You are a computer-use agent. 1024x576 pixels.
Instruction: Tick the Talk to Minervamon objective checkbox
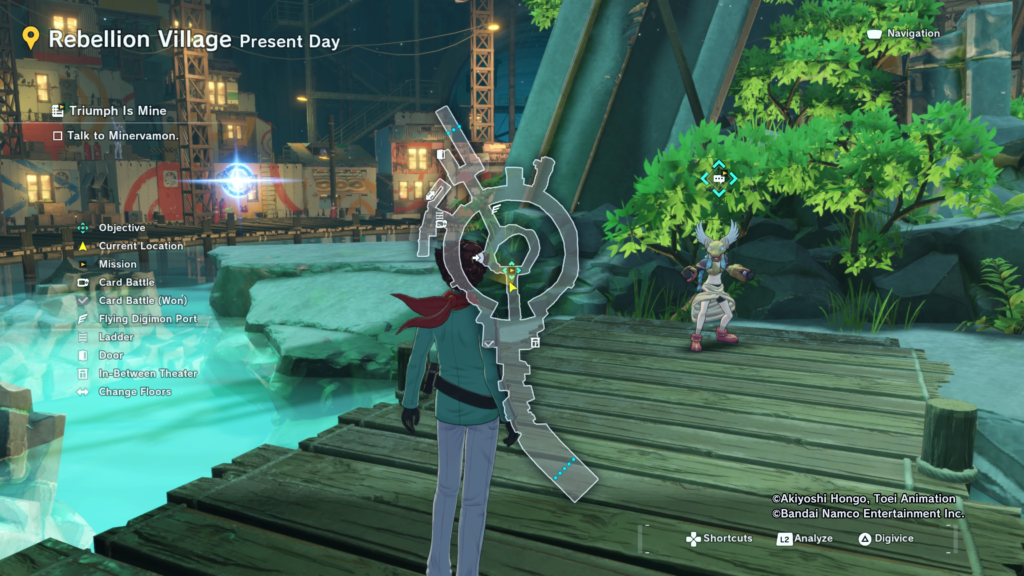(x=58, y=135)
